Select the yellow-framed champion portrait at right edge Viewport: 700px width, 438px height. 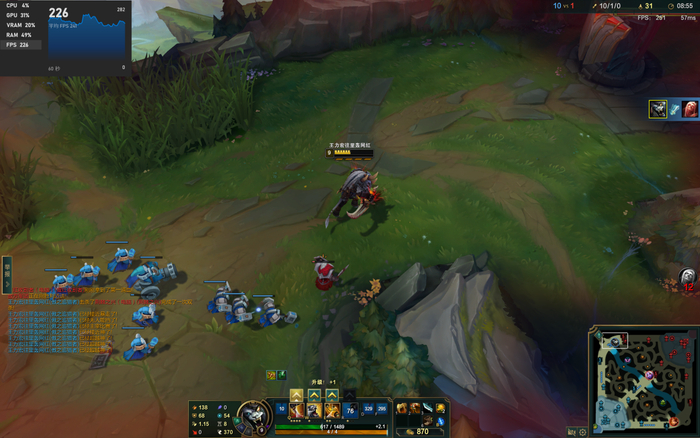pyautogui.click(x=657, y=109)
